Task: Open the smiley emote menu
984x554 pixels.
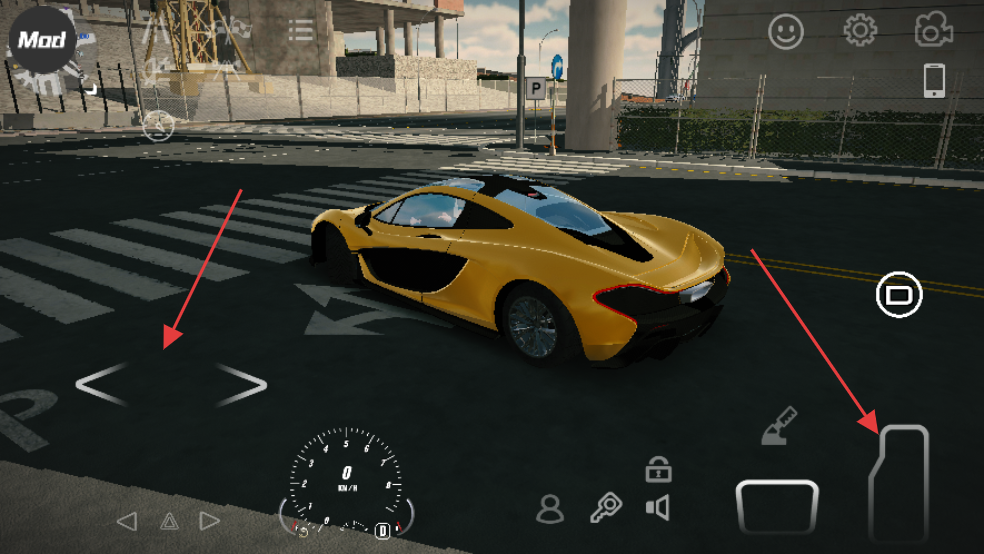Action: (786, 32)
